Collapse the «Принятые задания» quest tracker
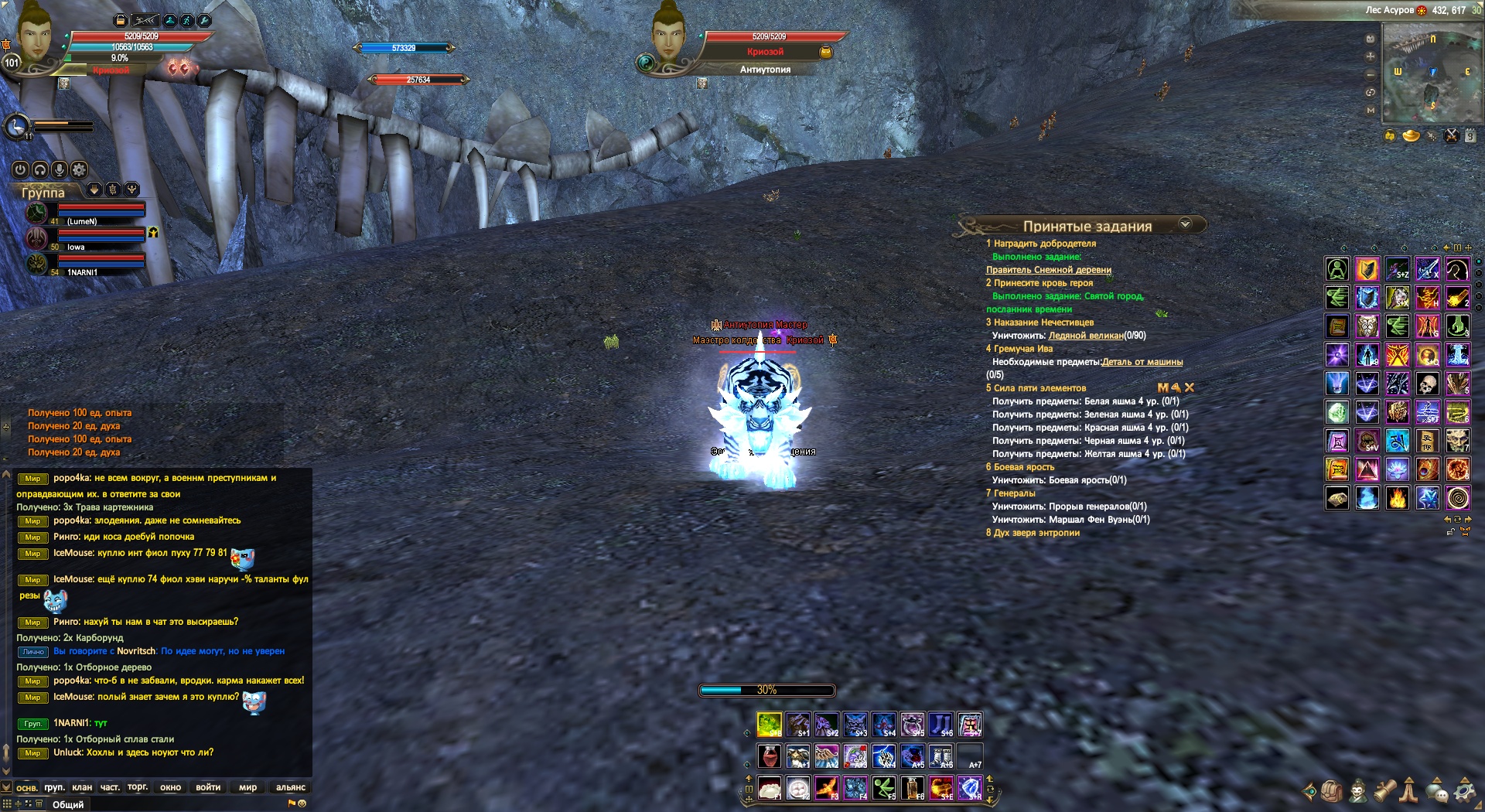1485x812 pixels. [x=1185, y=224]
